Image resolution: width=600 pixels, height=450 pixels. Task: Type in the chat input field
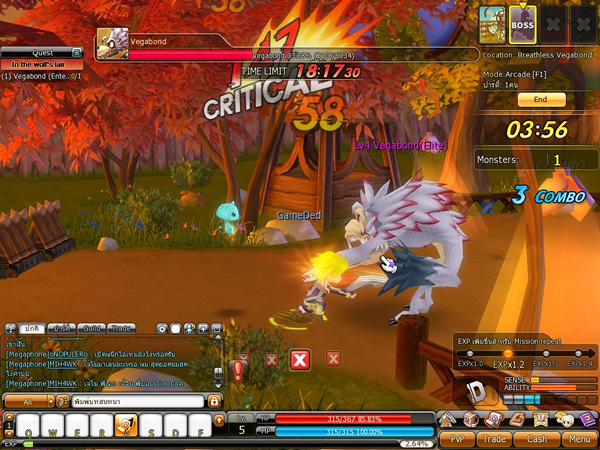tap(137, 401)
